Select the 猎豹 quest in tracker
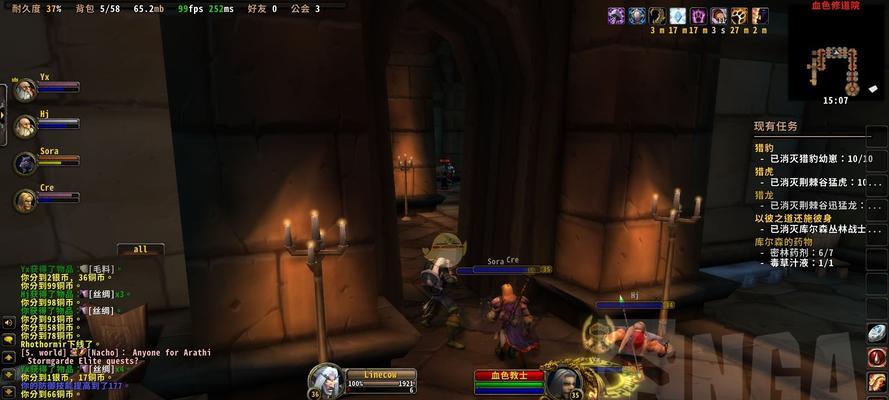The image size is (889, 400). click(764, 148)
